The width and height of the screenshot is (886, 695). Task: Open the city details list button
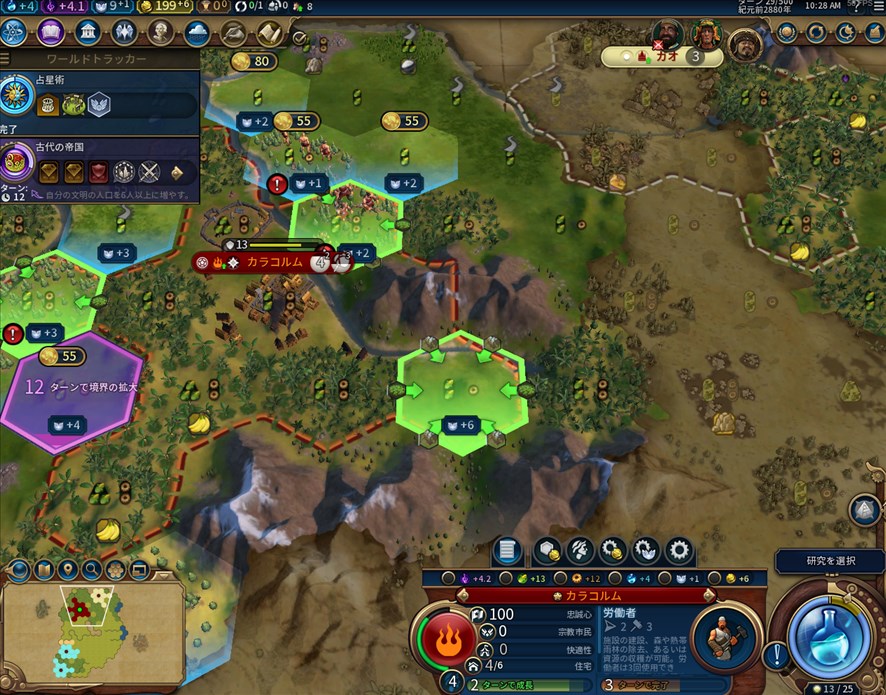(508, 550)
